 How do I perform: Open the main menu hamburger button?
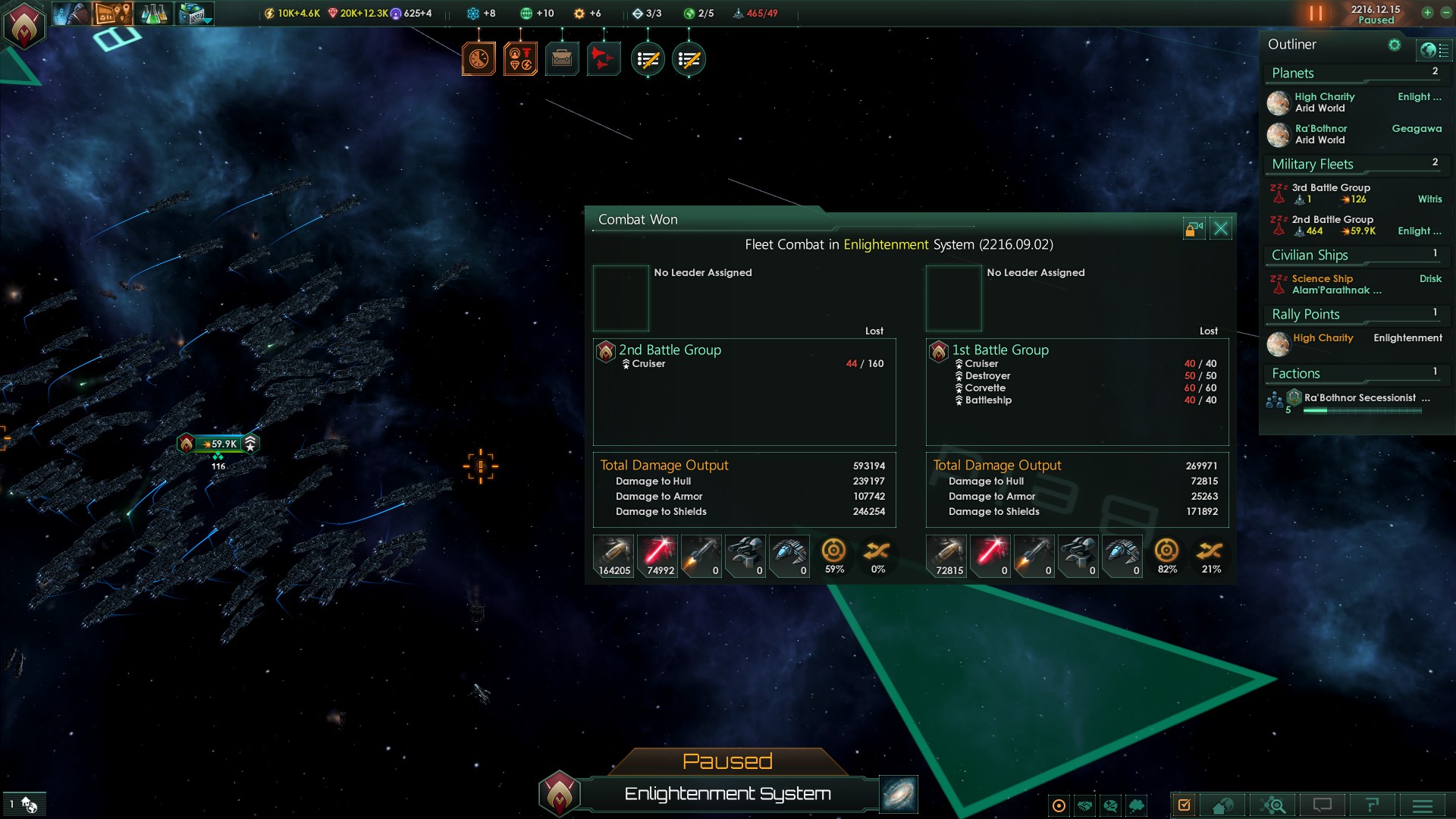pyautogui.click(x=1422, y=805)
